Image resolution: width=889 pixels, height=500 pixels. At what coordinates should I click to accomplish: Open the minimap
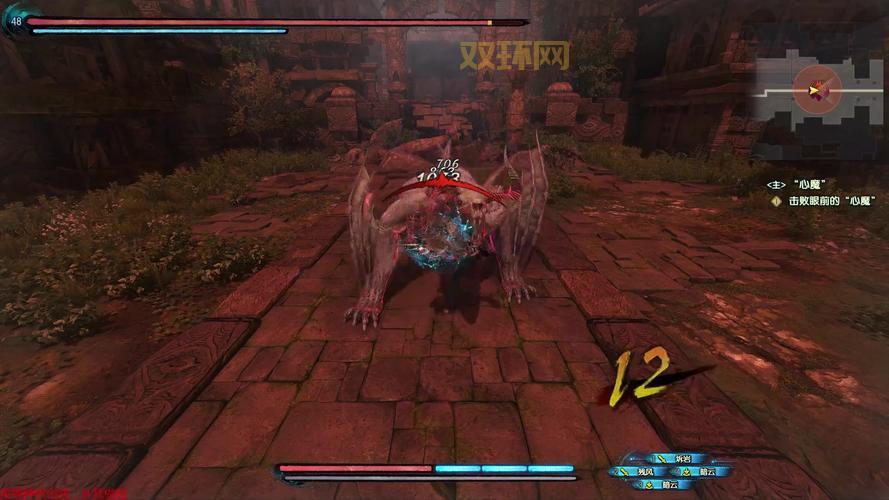(820, 88)
